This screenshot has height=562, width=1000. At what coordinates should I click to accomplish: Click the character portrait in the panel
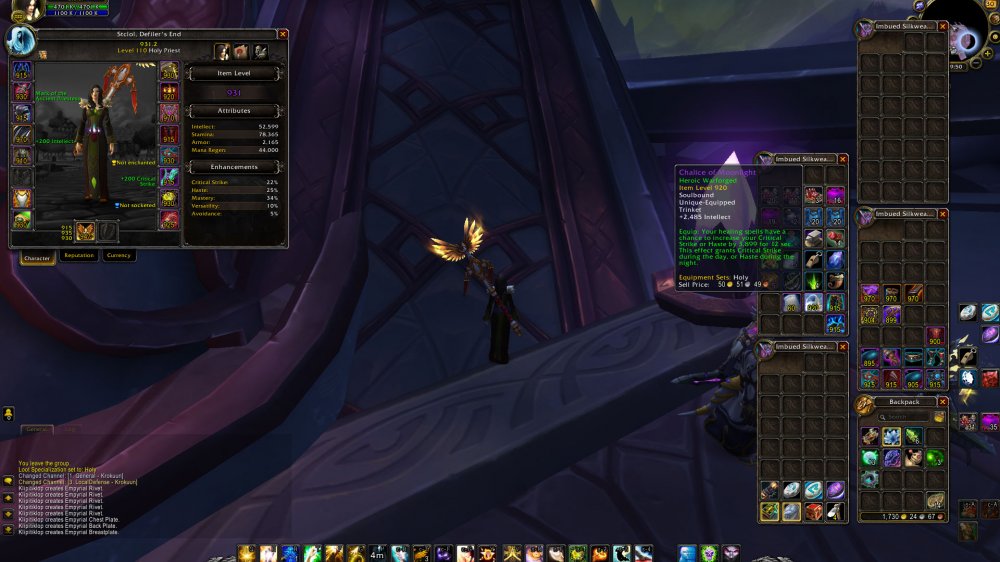click(x=21, y=40)
